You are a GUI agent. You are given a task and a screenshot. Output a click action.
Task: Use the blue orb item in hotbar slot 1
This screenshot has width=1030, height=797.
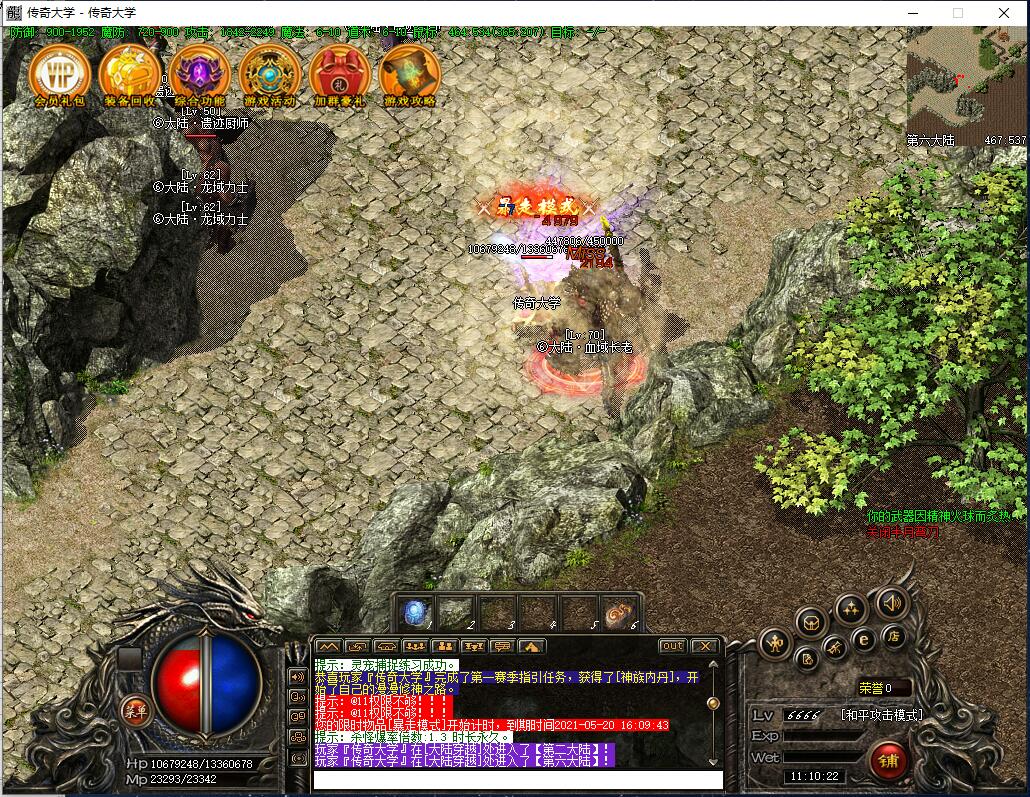pos(414,612)
